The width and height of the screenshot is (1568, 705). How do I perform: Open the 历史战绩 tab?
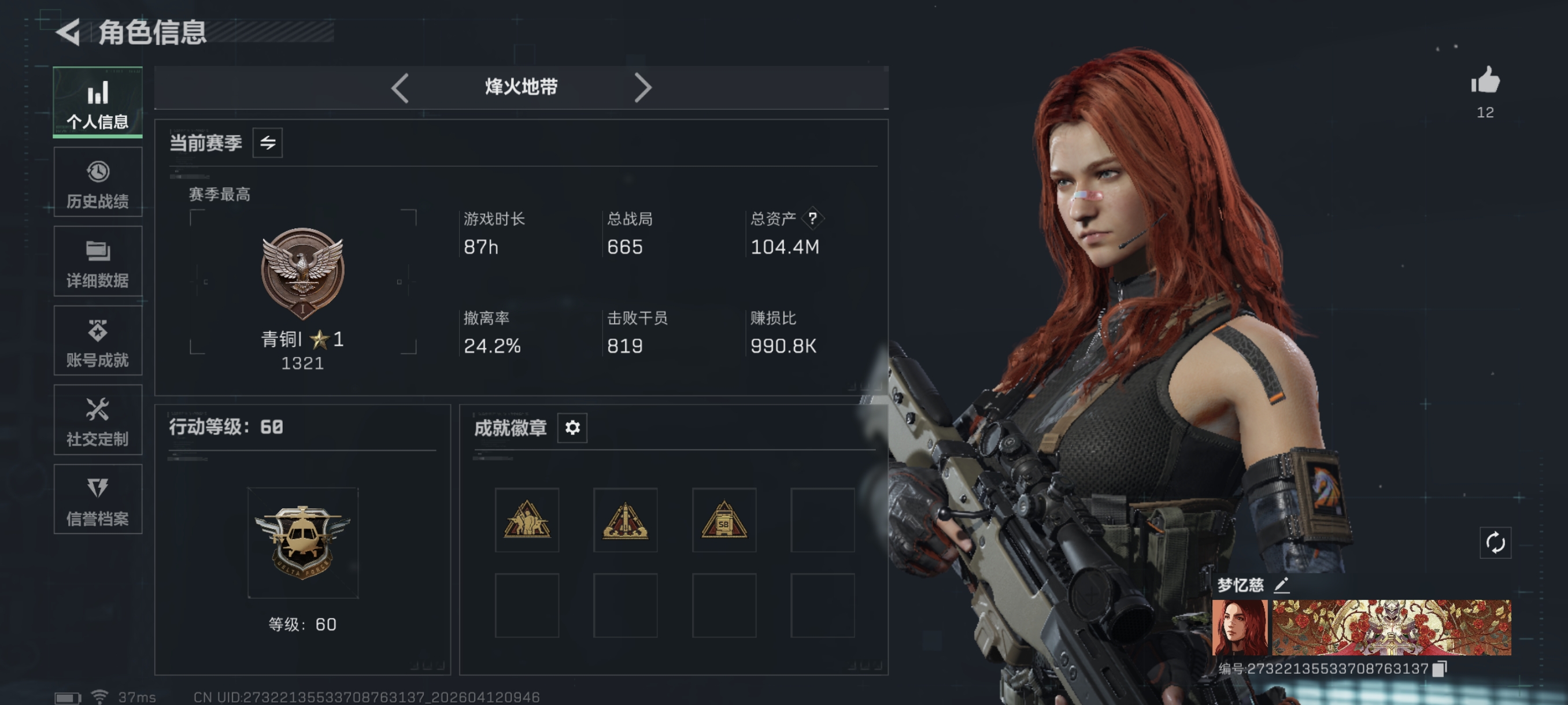click(97, 182)
